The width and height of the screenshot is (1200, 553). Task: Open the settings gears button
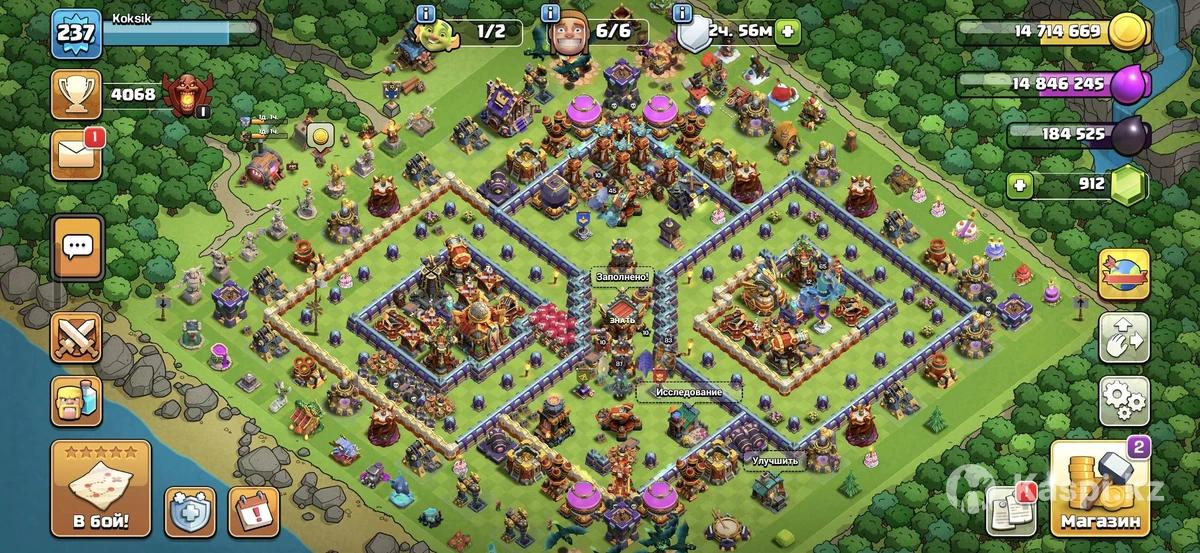point(1124,400)
